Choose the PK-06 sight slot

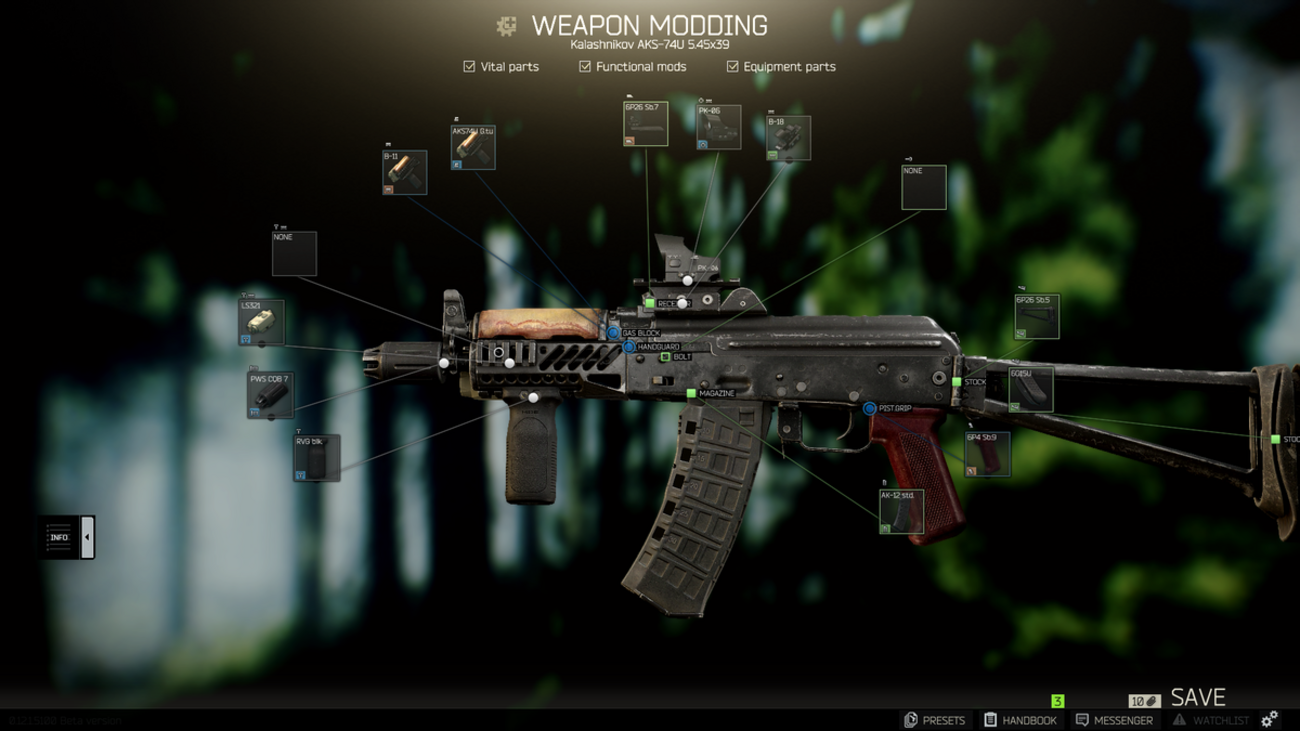click(x=719, y=127)
